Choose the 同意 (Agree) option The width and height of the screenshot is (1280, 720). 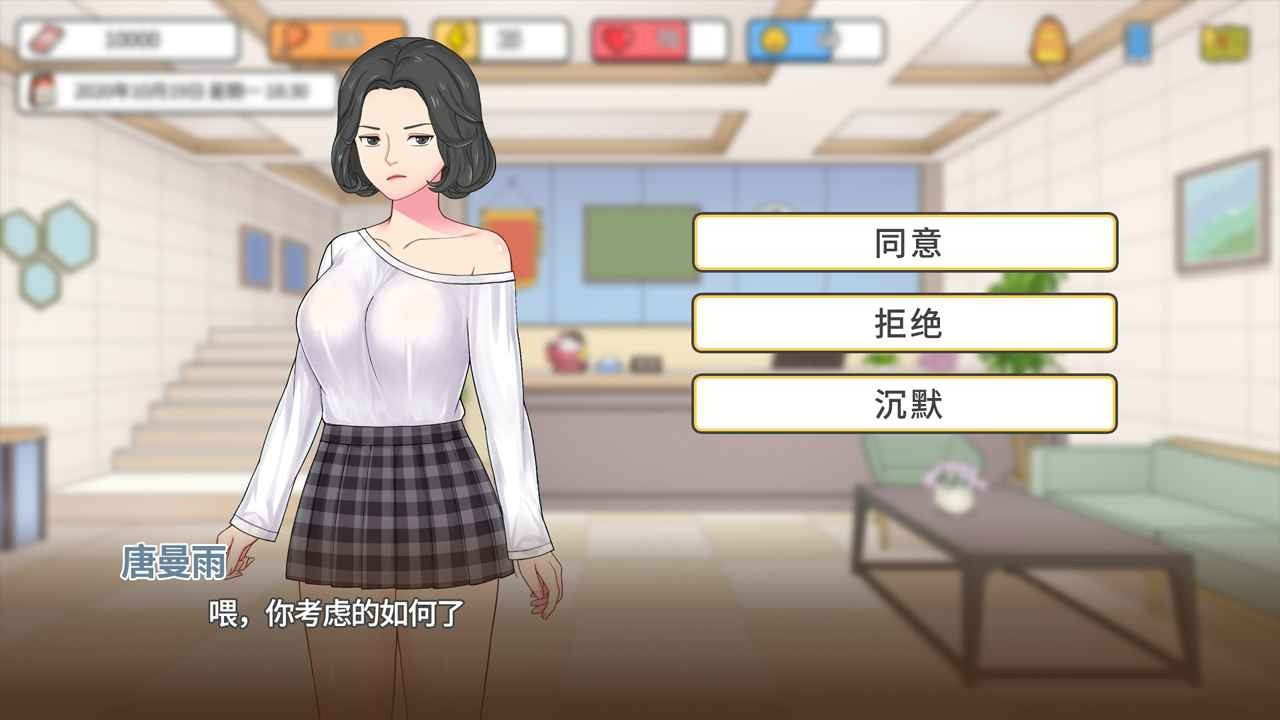pos(905,243)
